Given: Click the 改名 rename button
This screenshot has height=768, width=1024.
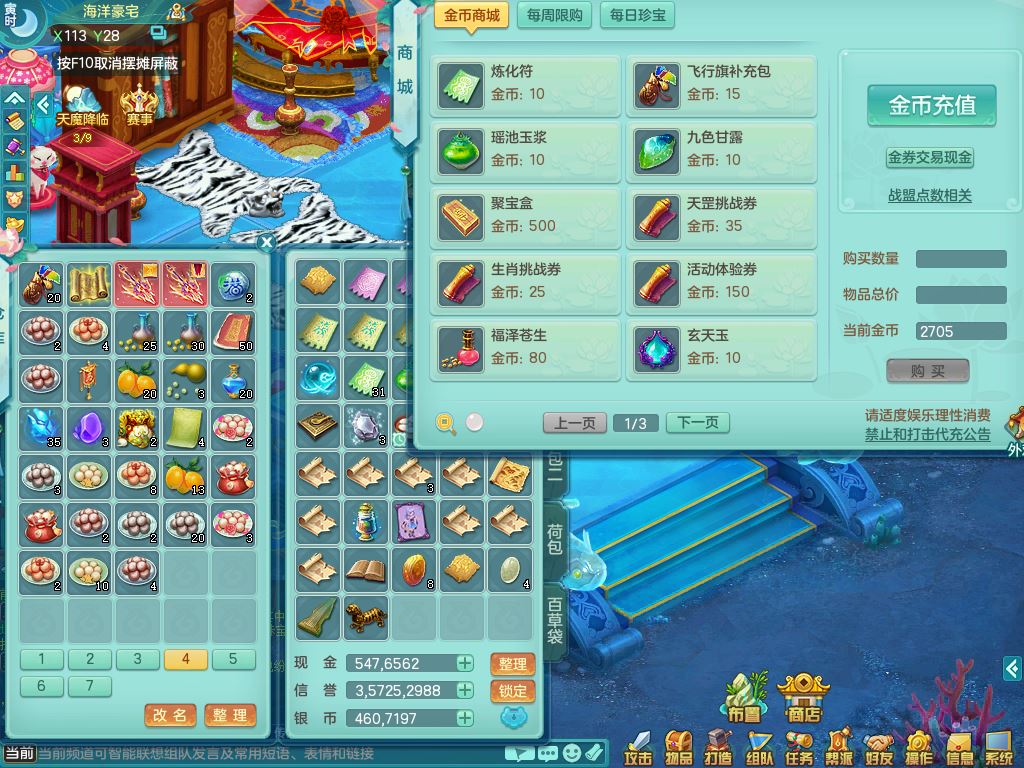Looking at the screenshot, I should pyautogui.click(x=170, y=715).
